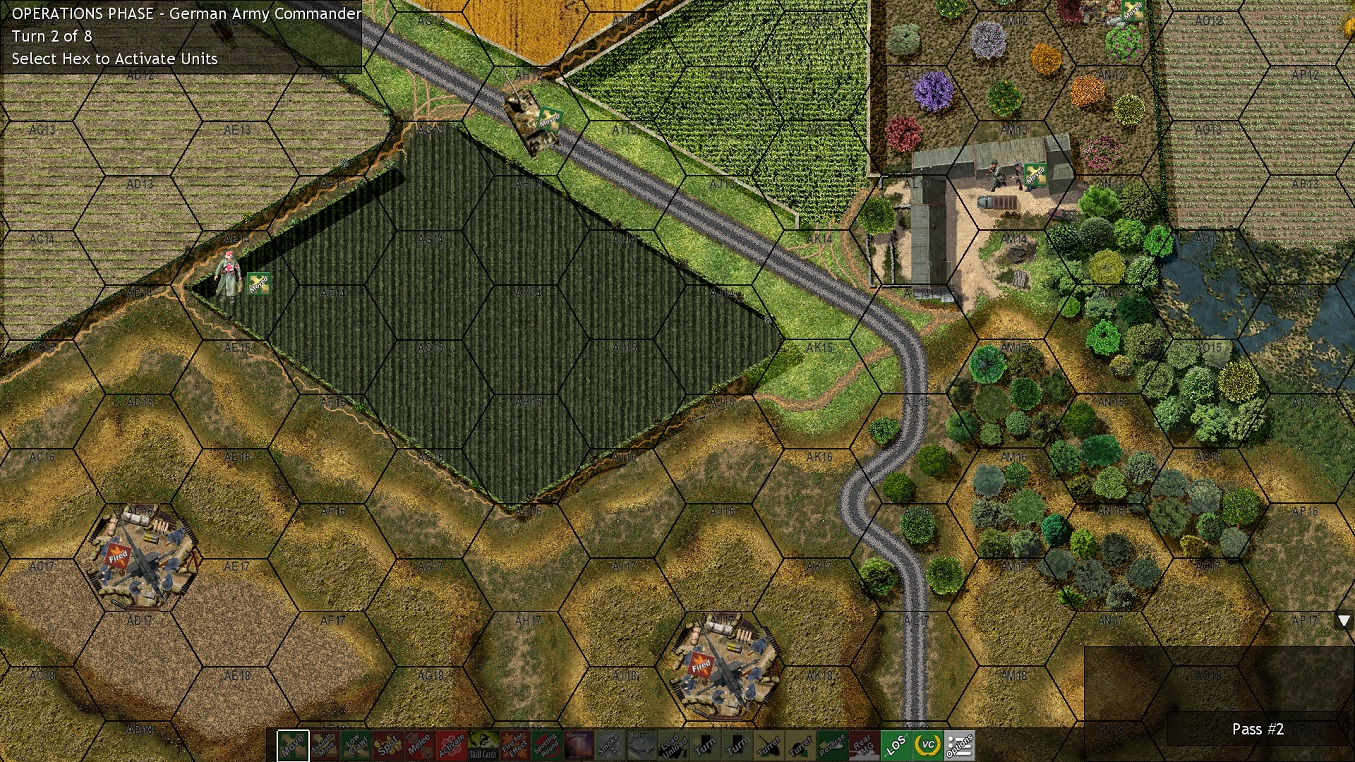Toggle the Buttoned status

tap(641, 745)
